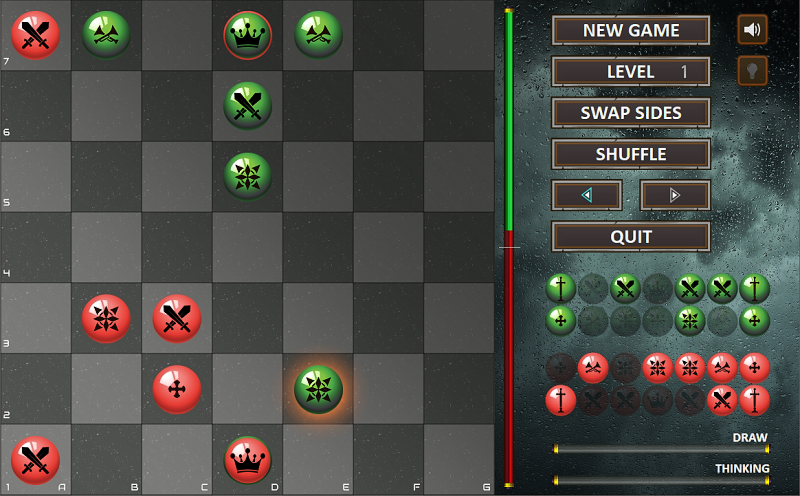This screenshot has width=800, height=496.
Task: Step forward one move with right arrow
Action: [675, 195]
